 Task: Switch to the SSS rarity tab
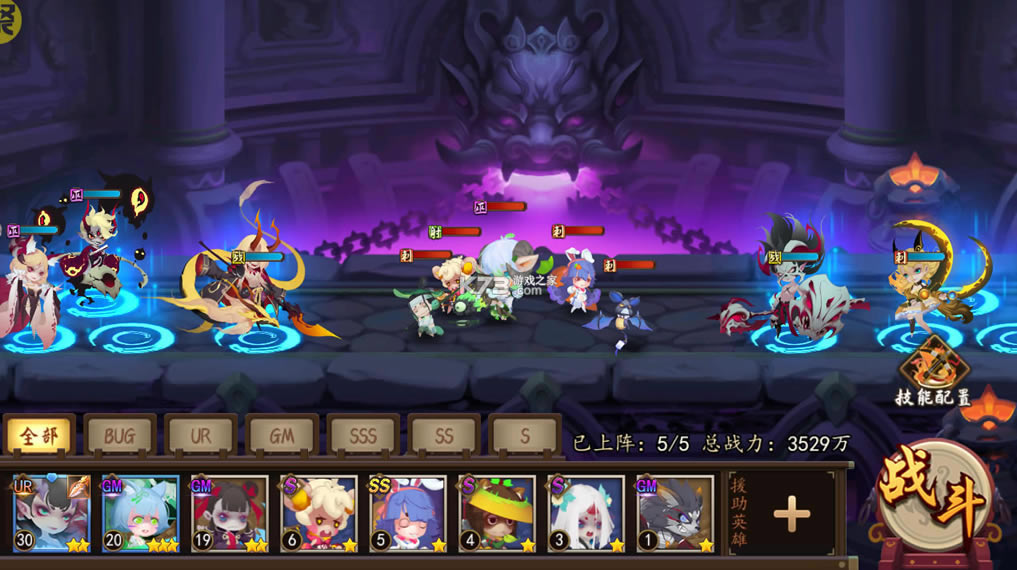[363, 436]
